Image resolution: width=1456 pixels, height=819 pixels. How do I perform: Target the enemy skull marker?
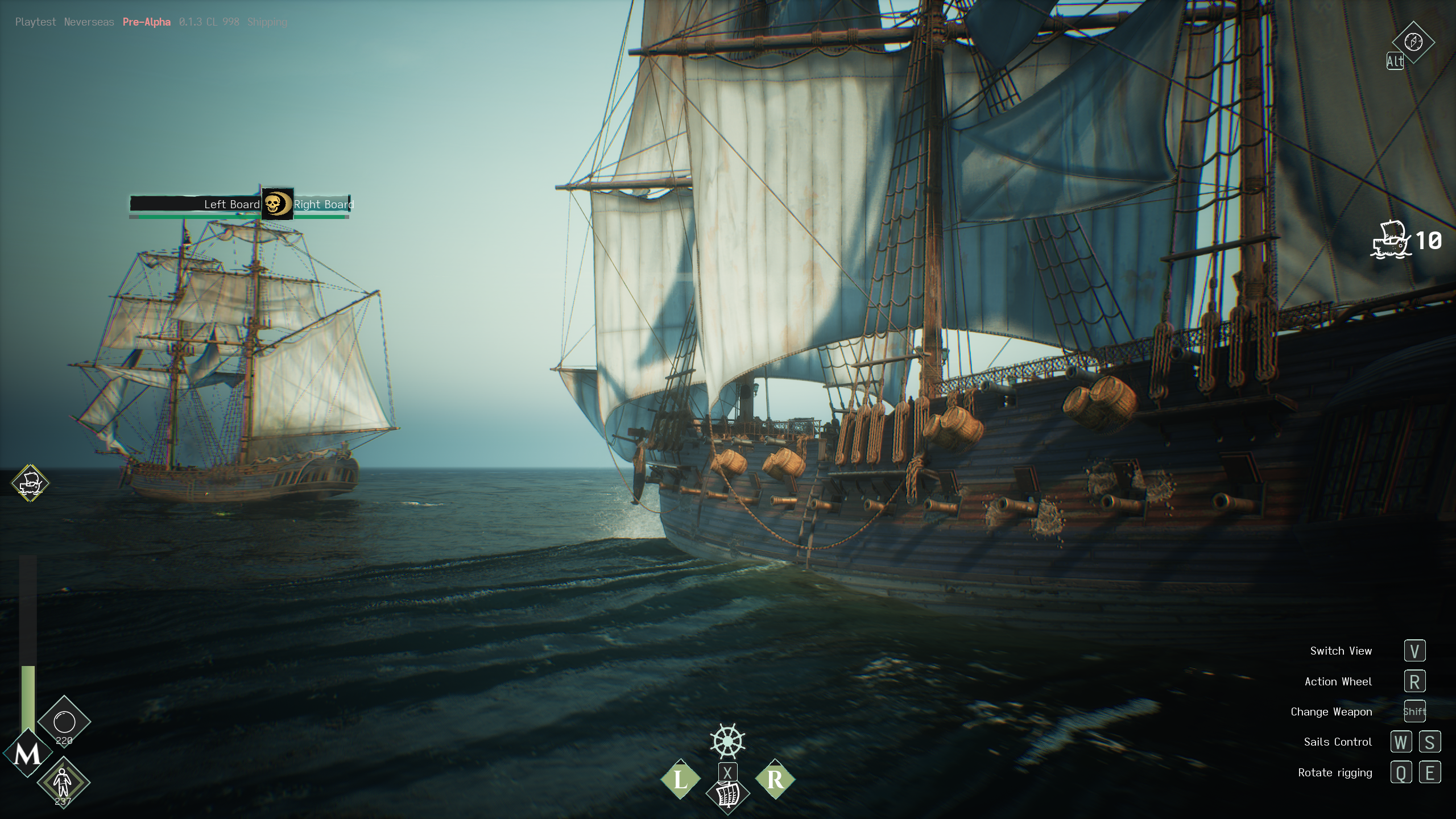point(277,204)
